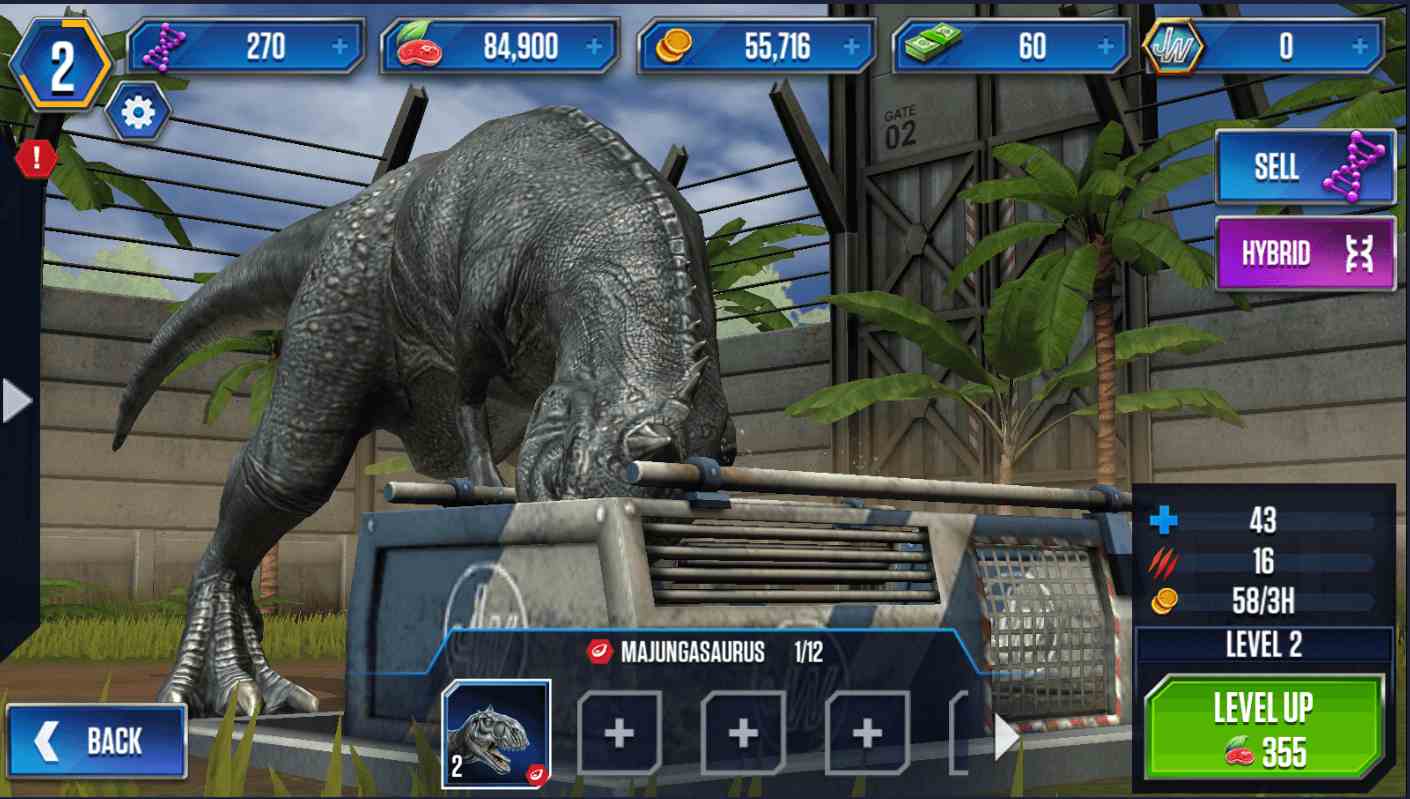This screenshot has height=799, width=1410.
Task: Click the red alert notification icon
Action: (x=34, y=160)
